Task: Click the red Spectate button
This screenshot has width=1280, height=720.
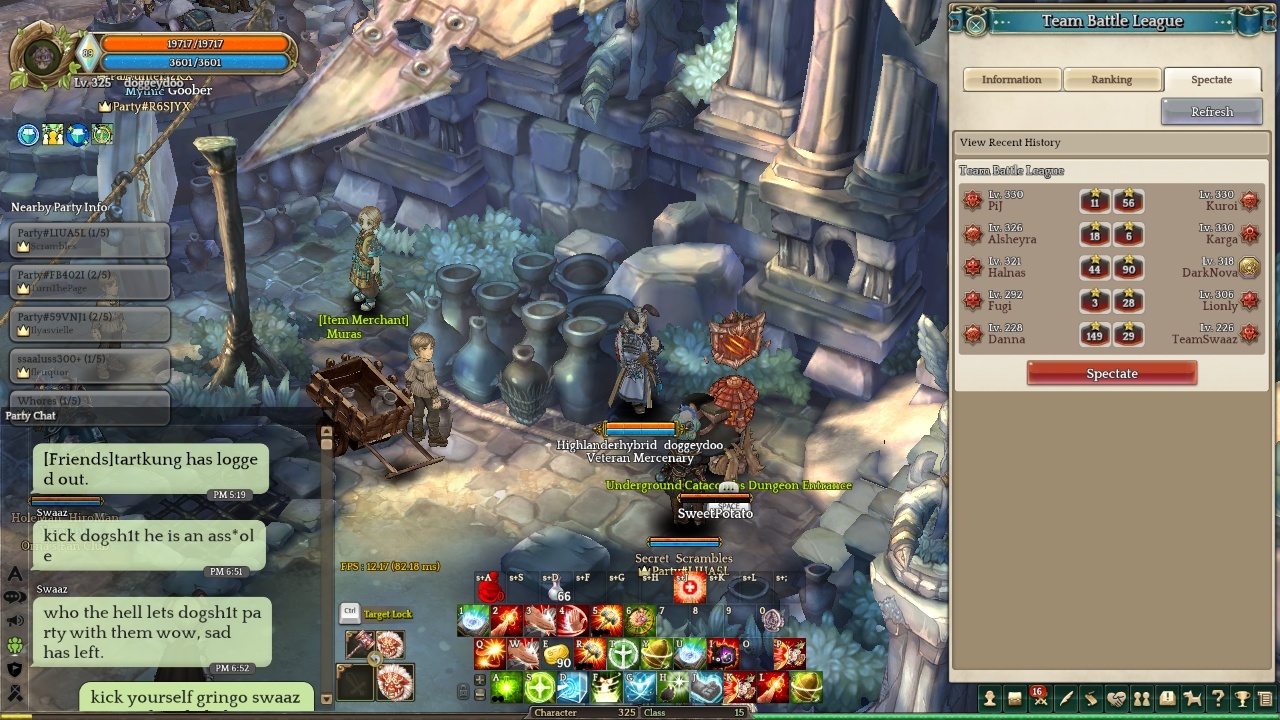Action: [x=1111, y=374]
